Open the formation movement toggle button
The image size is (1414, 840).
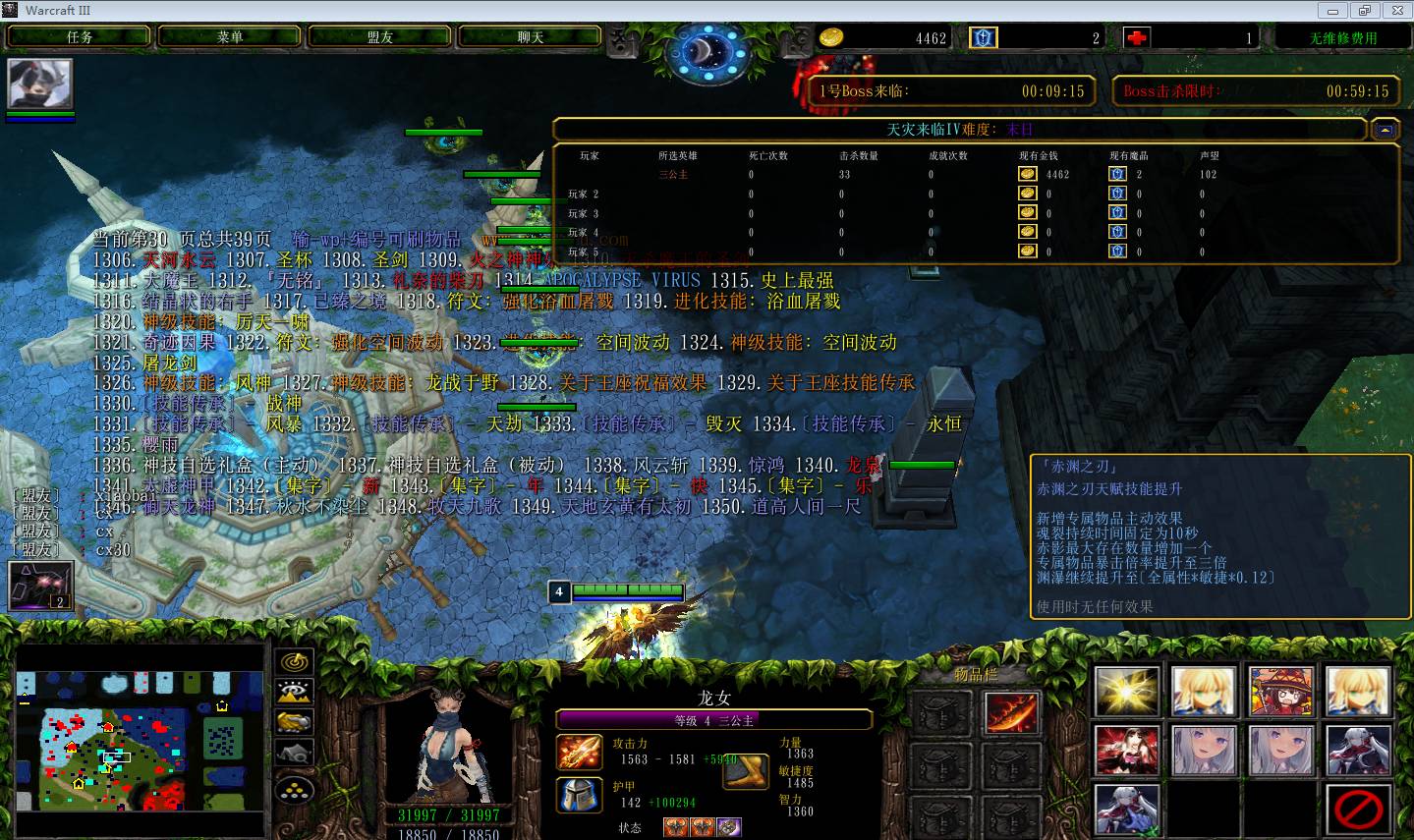point(295,788)
